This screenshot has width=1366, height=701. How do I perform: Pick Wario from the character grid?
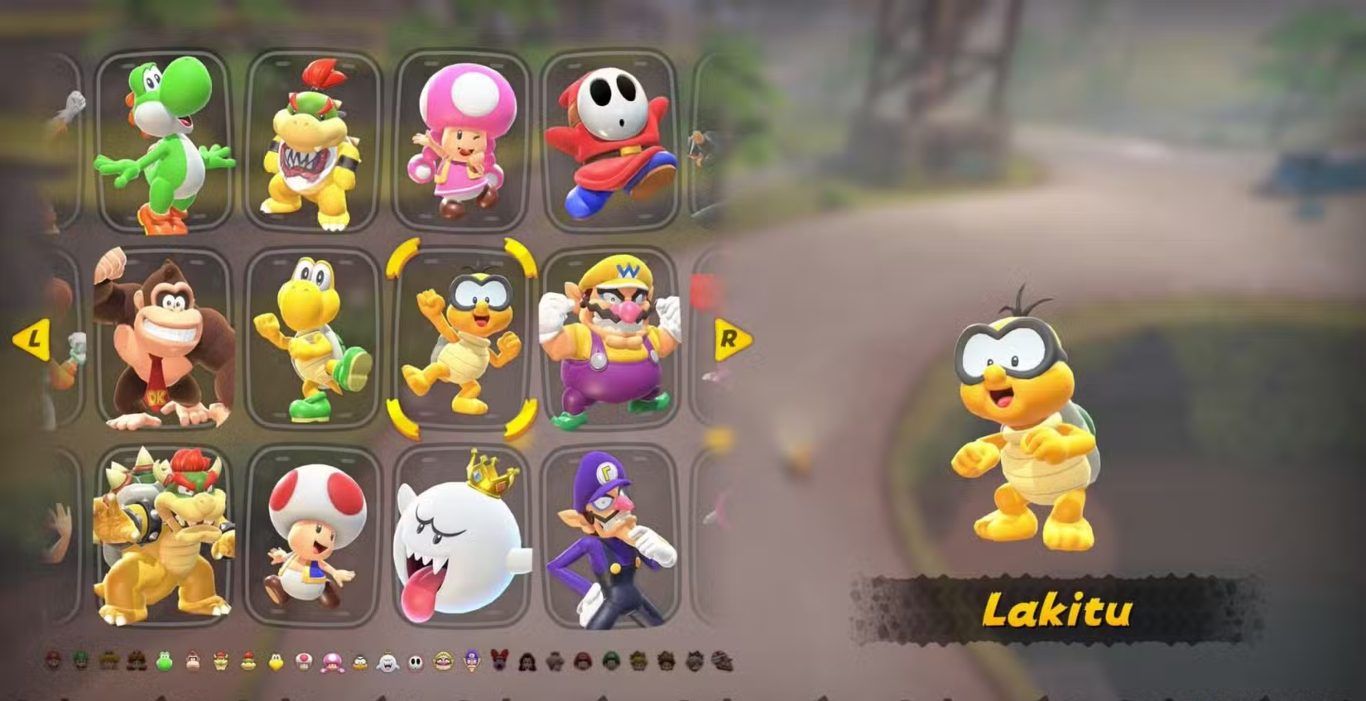click(609, 338)
